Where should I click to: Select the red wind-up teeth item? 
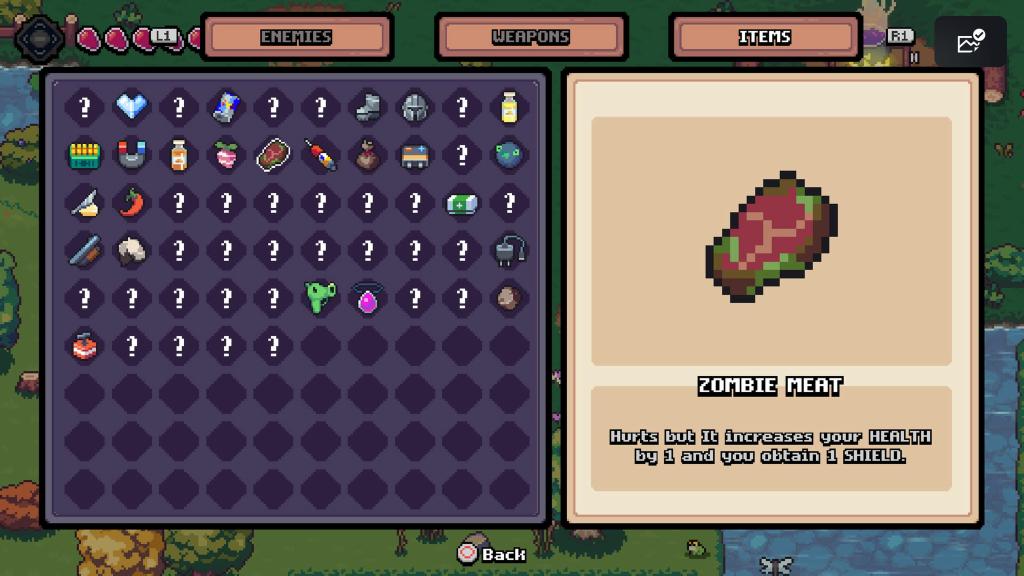click(84, 345)
